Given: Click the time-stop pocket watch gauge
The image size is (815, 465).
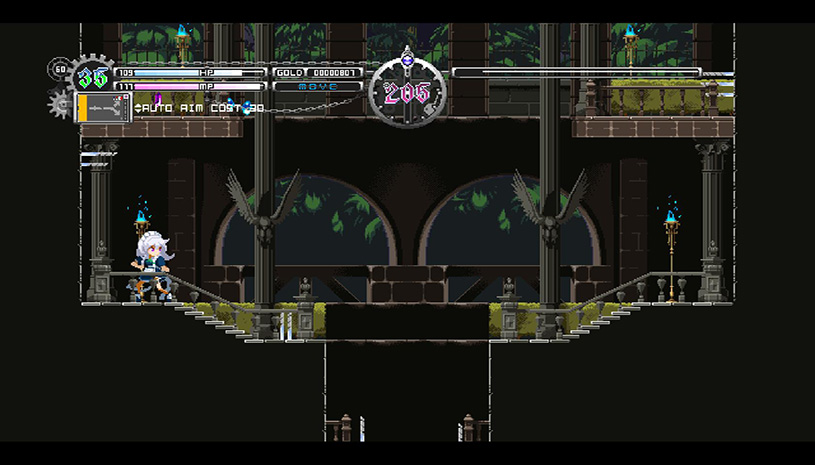Looking at the screenshot, I should [x=406, y=93].
